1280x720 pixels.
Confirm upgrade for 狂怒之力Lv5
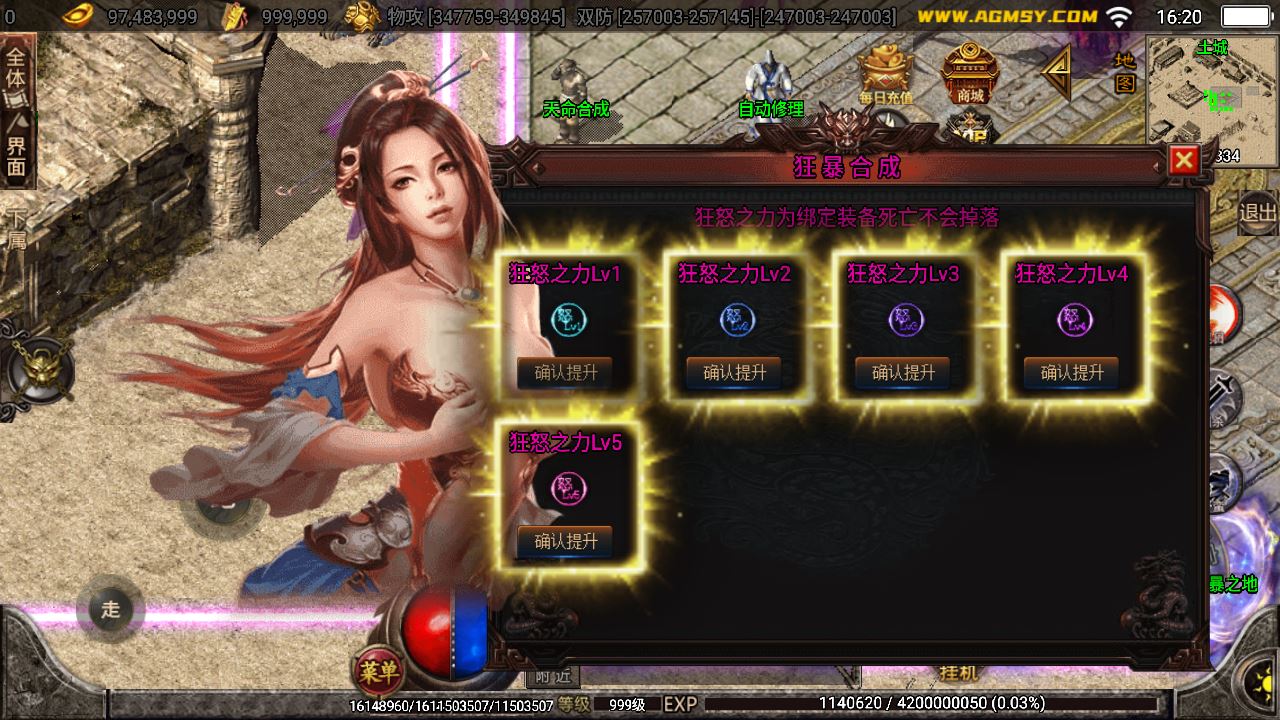point(565,541)
